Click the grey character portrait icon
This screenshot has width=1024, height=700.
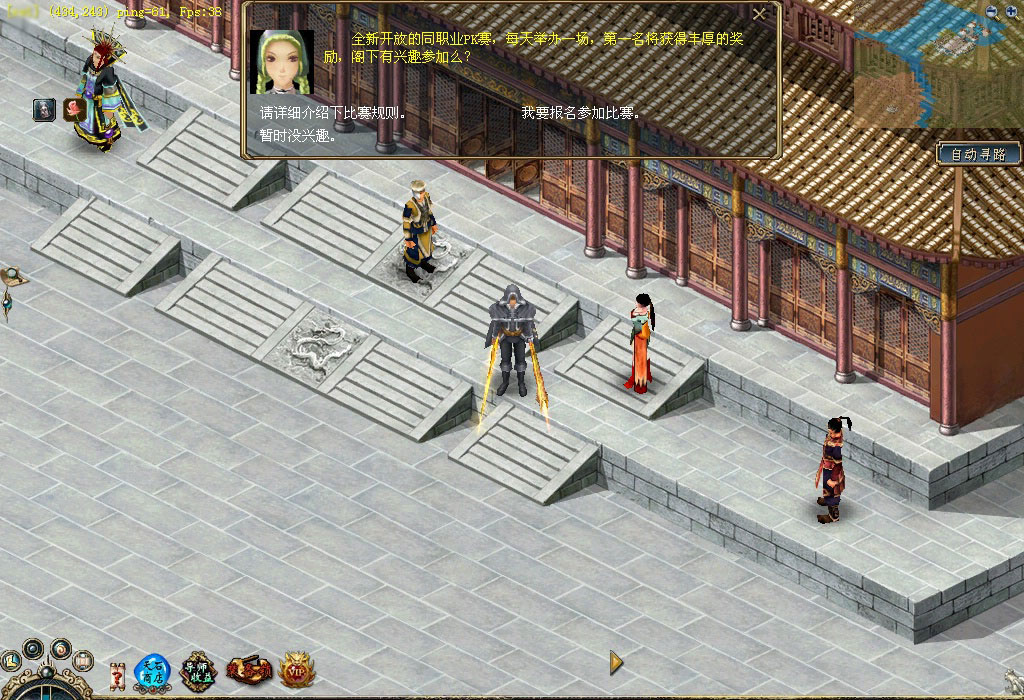[44, 110]
